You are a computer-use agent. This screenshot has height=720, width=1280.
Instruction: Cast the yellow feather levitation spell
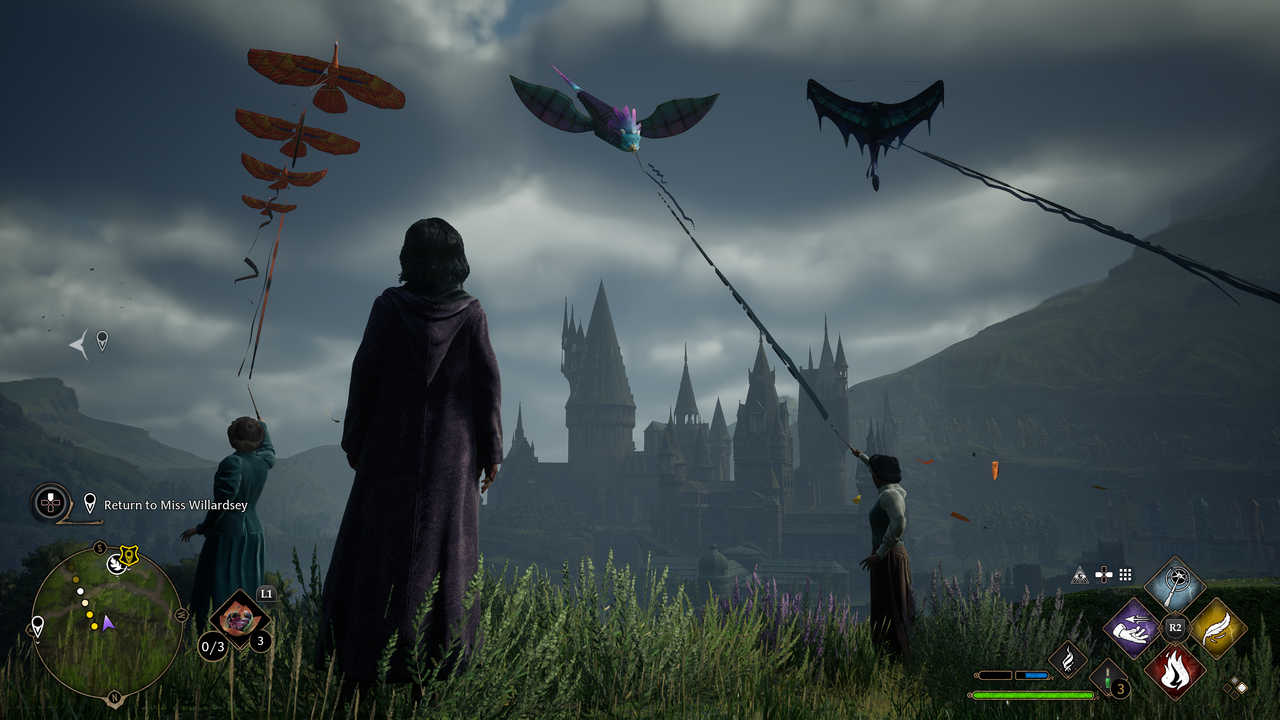pos(1217,628)
